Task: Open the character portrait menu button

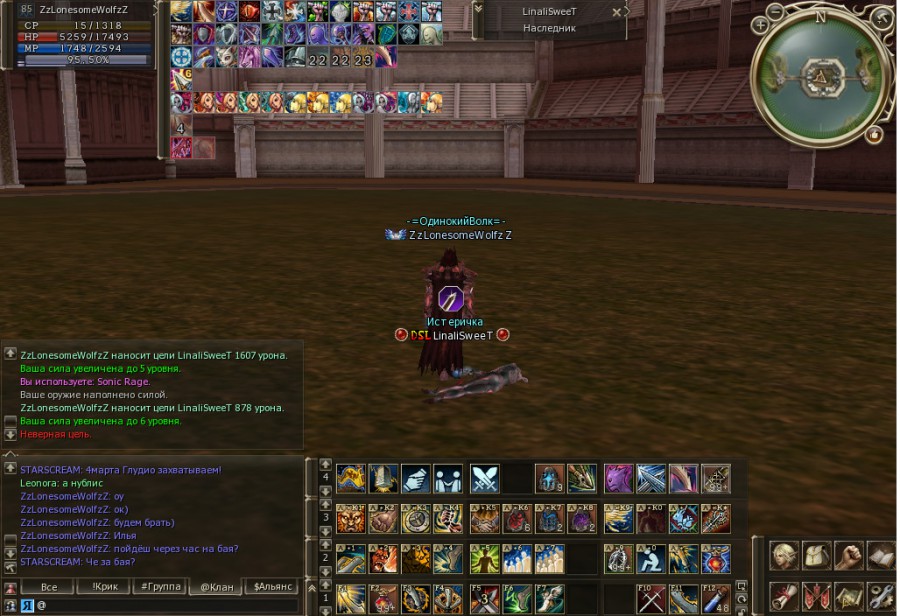Action: [x=784, y=556]
